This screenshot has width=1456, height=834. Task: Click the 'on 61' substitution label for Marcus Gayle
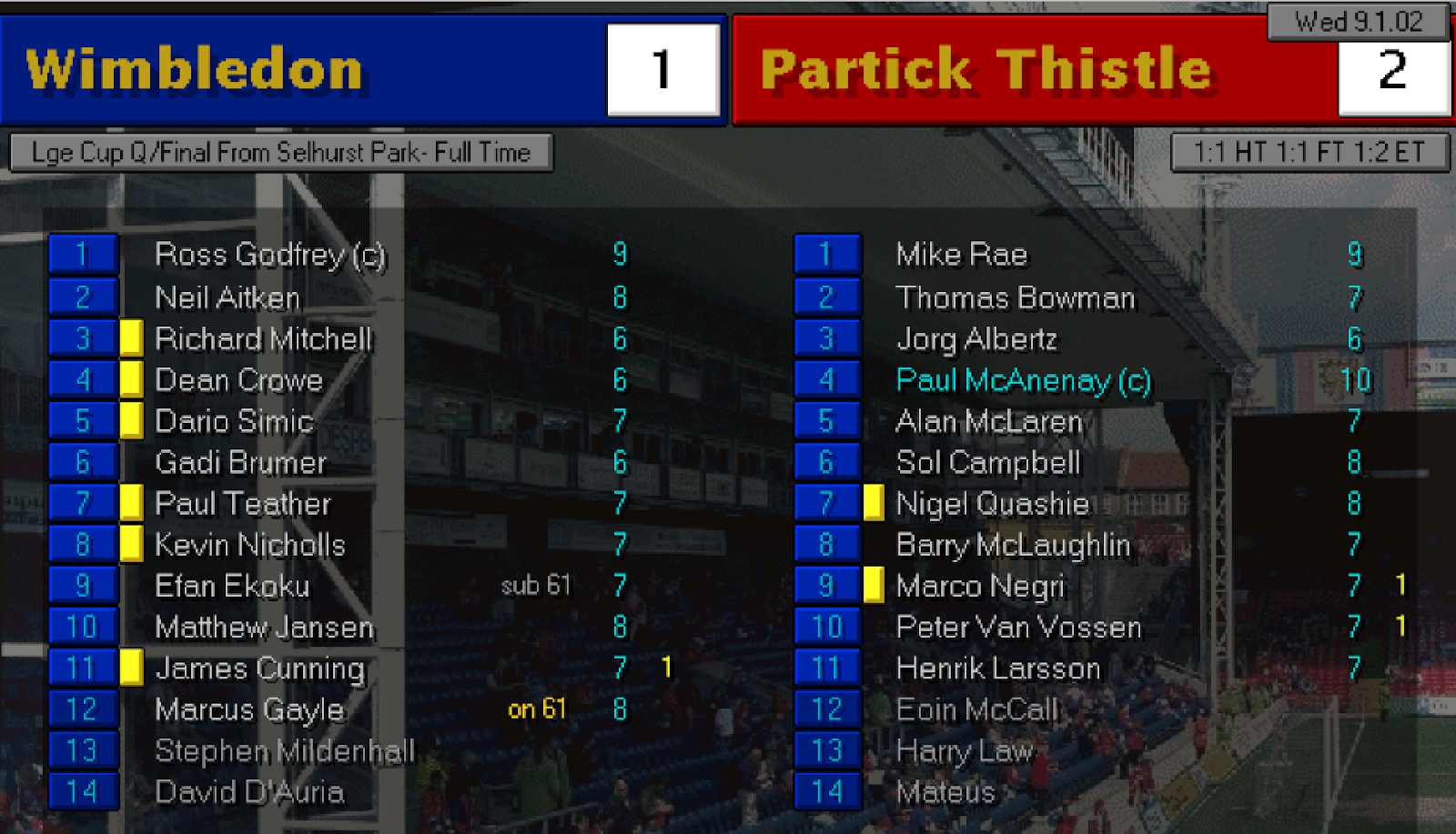[x=537, y=710]
